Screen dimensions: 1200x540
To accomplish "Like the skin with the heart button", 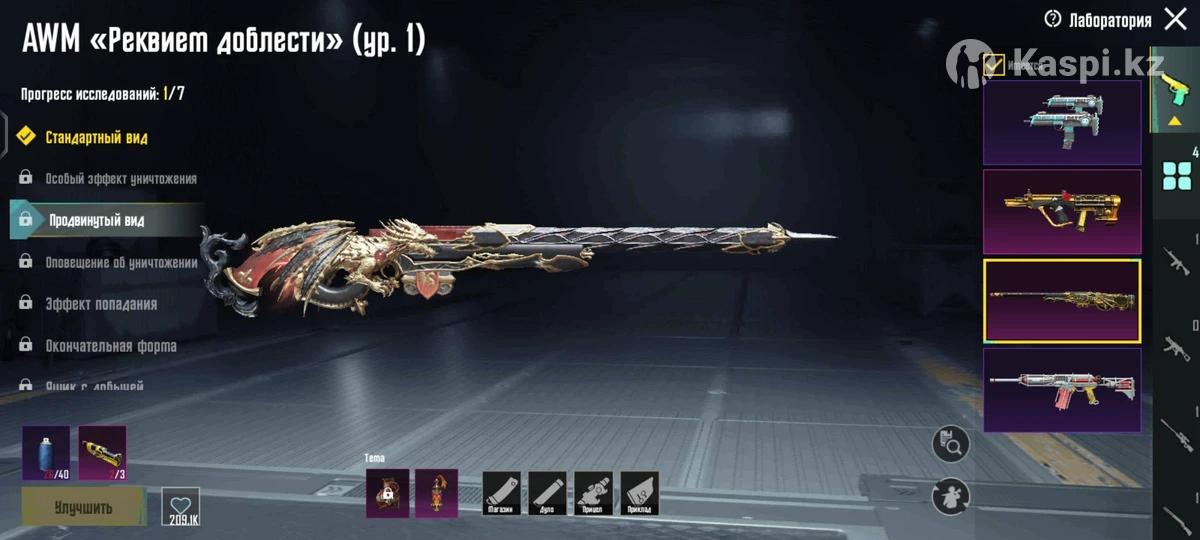I will 180,505.
